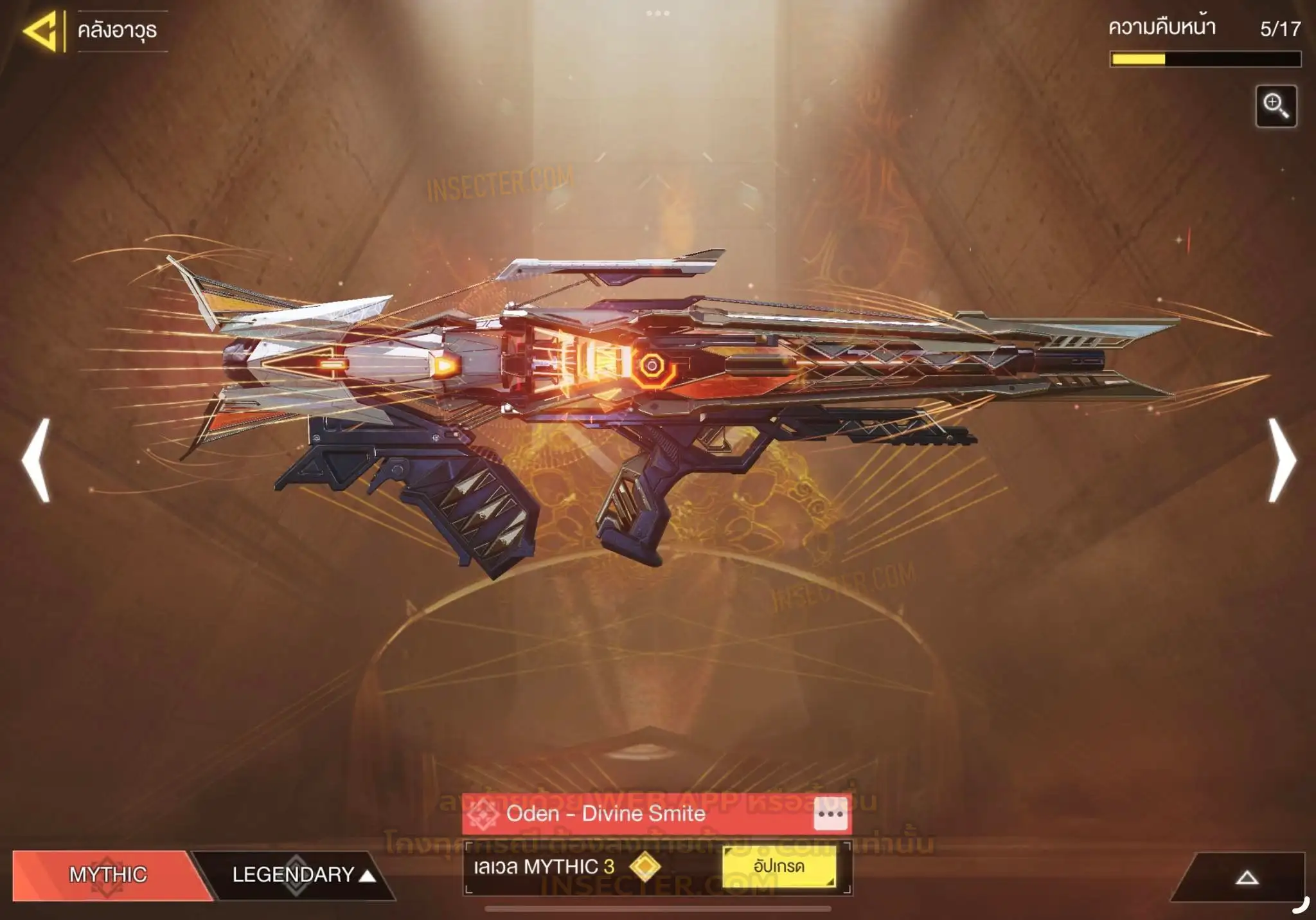The image size is (1316, 920).
Task: Show the next weapon with right arrow
Action: point(1282,460)
